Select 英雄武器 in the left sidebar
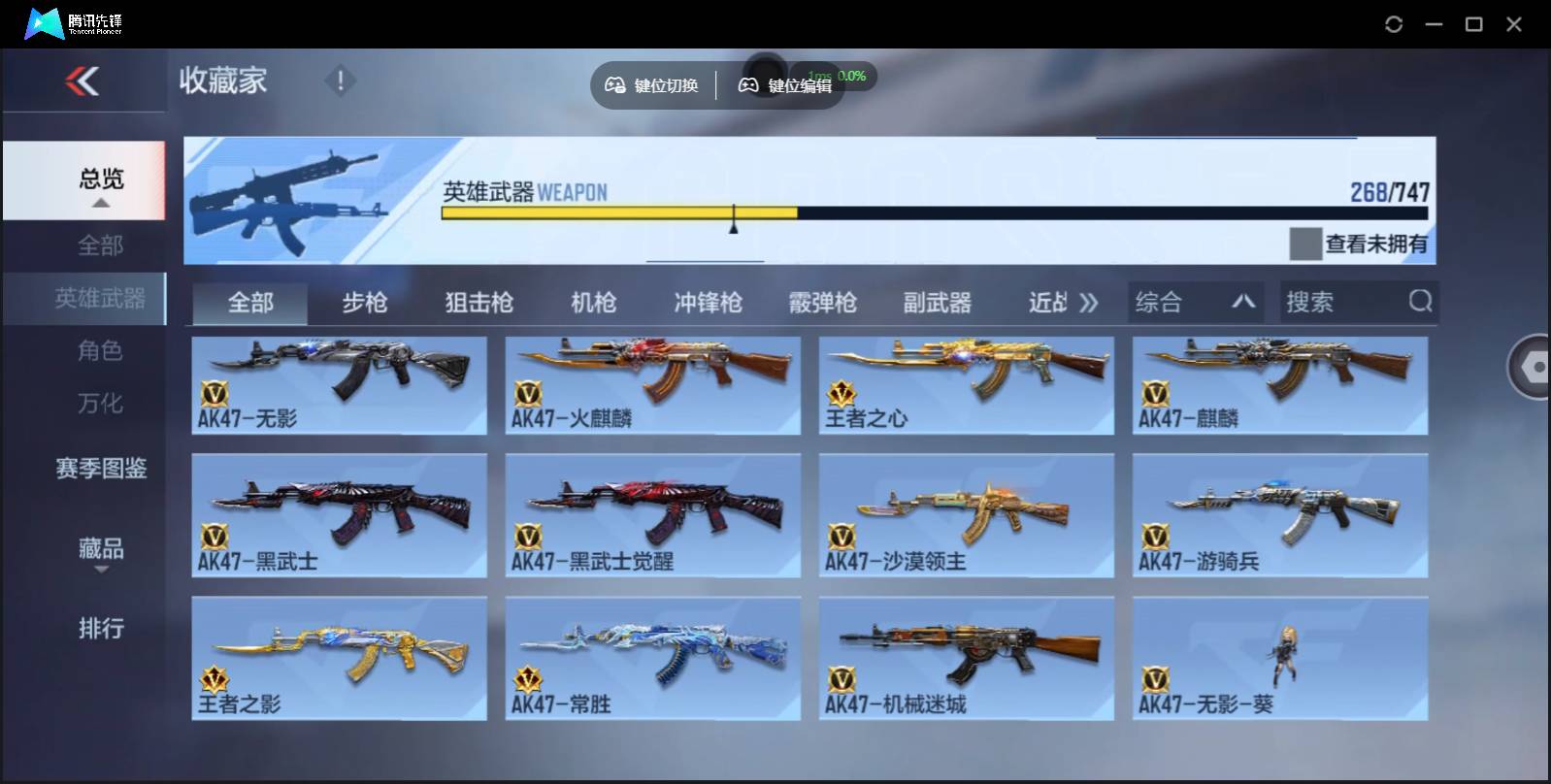The width and height of the screenshot is (1551, 784). (101, 299)
